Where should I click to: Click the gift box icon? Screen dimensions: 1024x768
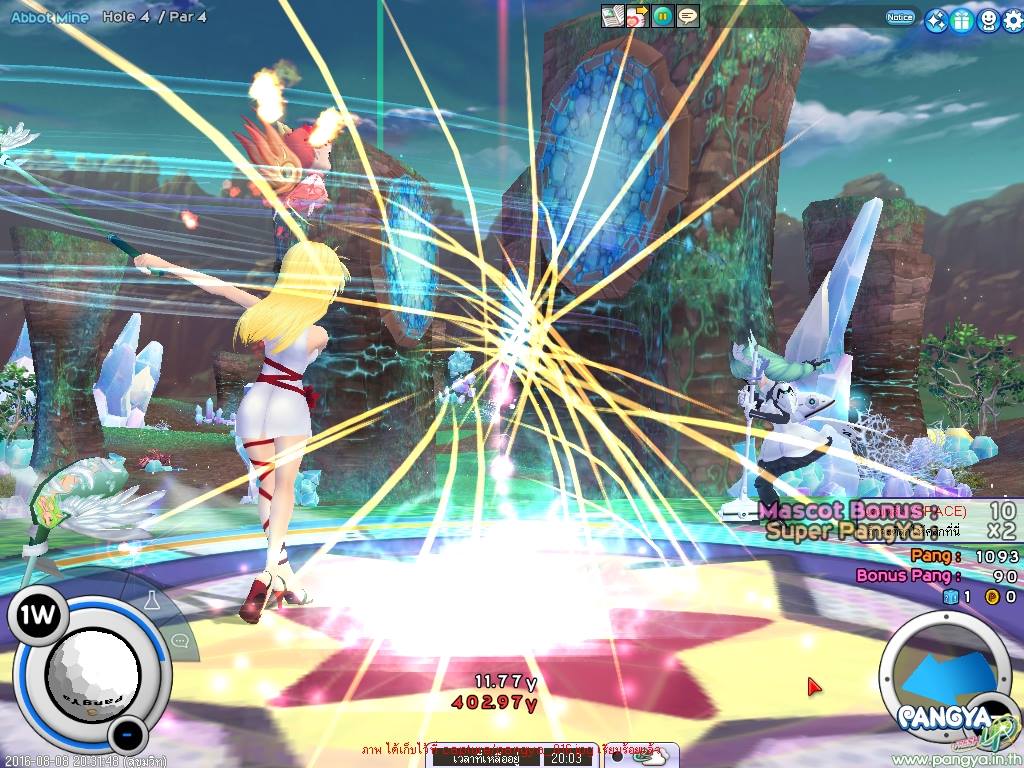pos(960,19)
